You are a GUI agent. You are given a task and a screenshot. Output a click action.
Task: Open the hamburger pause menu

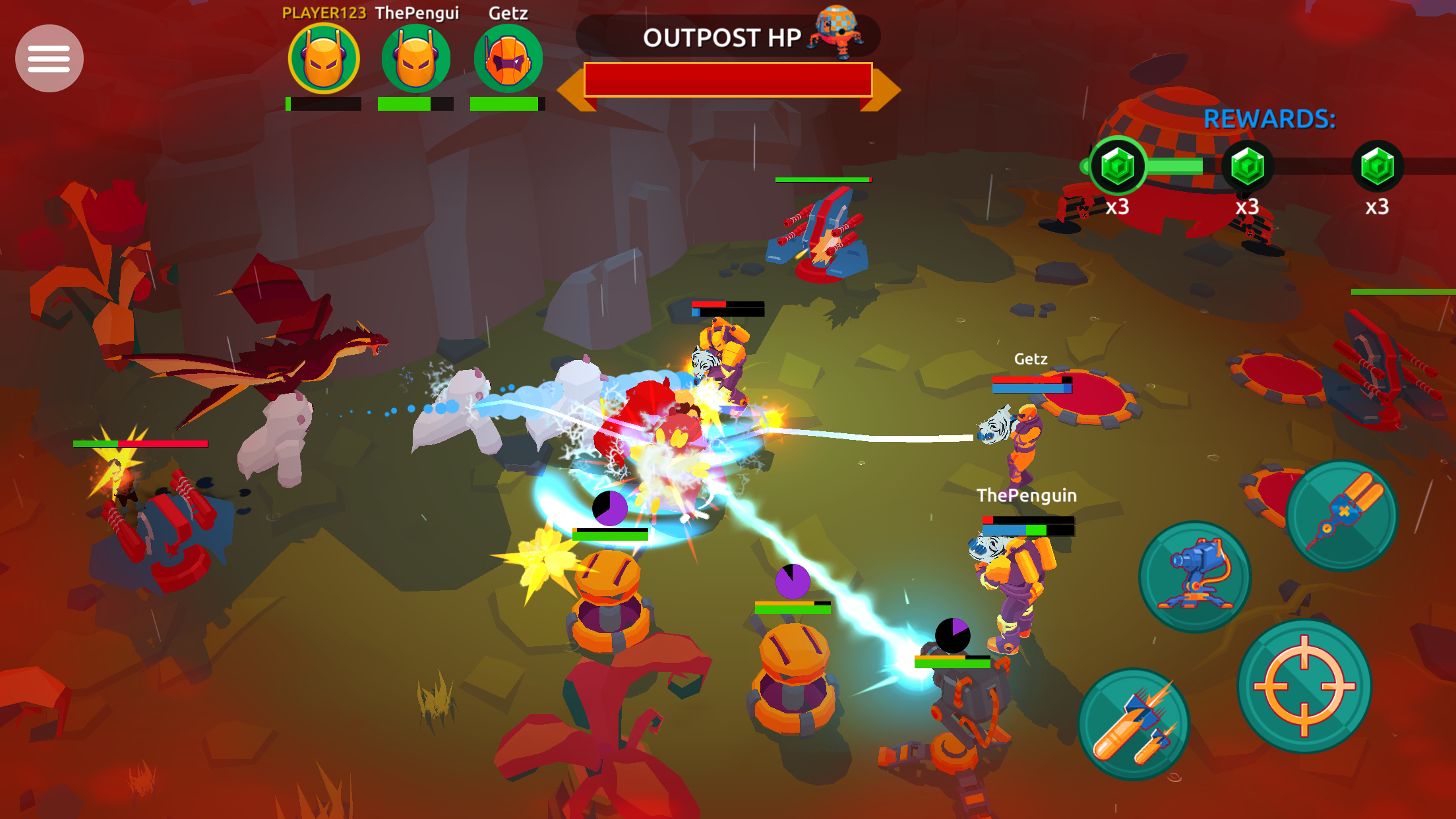point(49,59)
